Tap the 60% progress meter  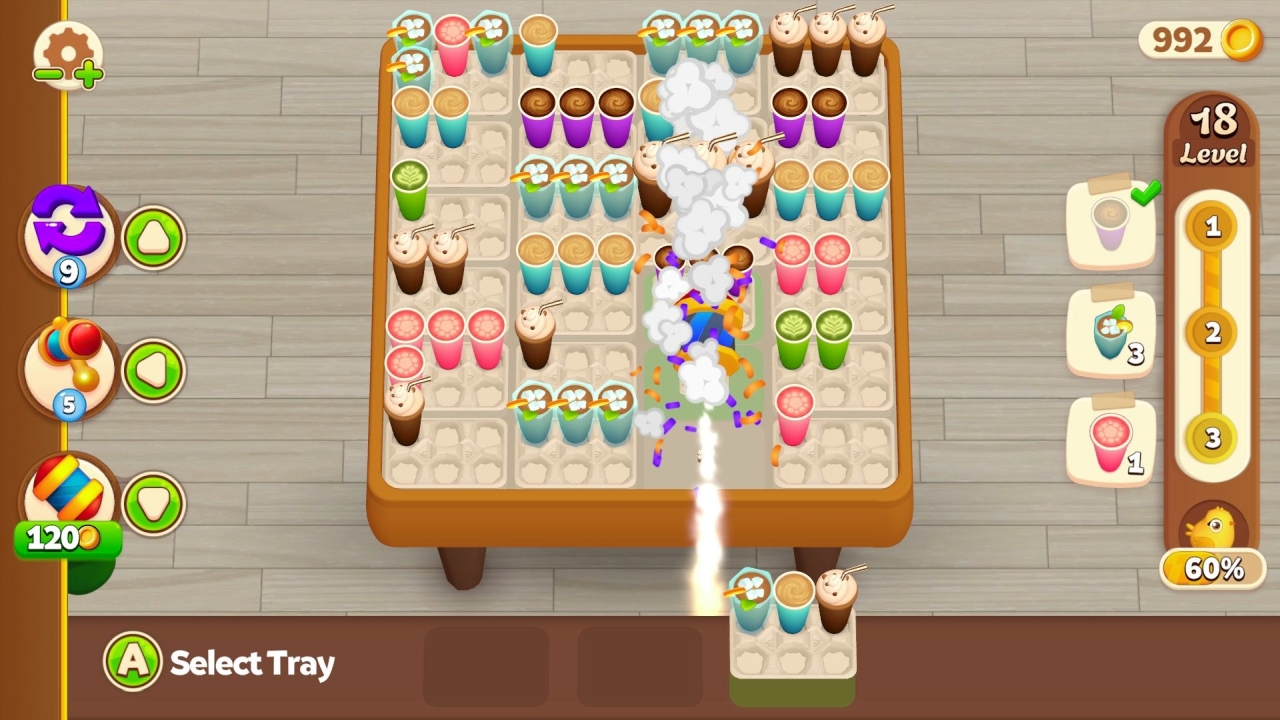pos(1213,570)
